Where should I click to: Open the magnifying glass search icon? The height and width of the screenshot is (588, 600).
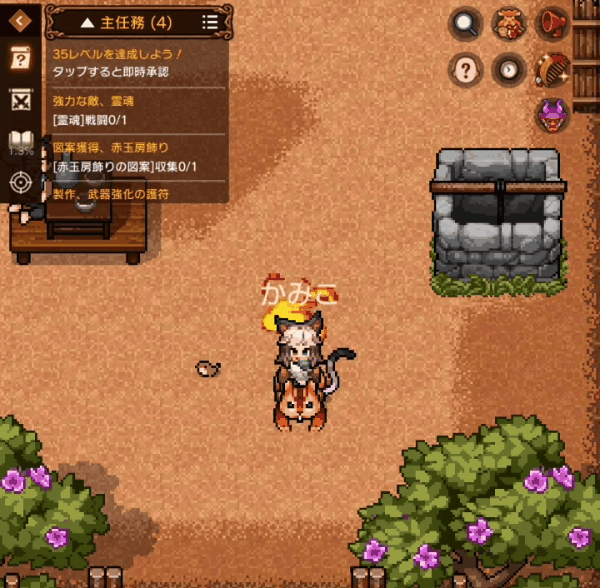pos(465,23)
